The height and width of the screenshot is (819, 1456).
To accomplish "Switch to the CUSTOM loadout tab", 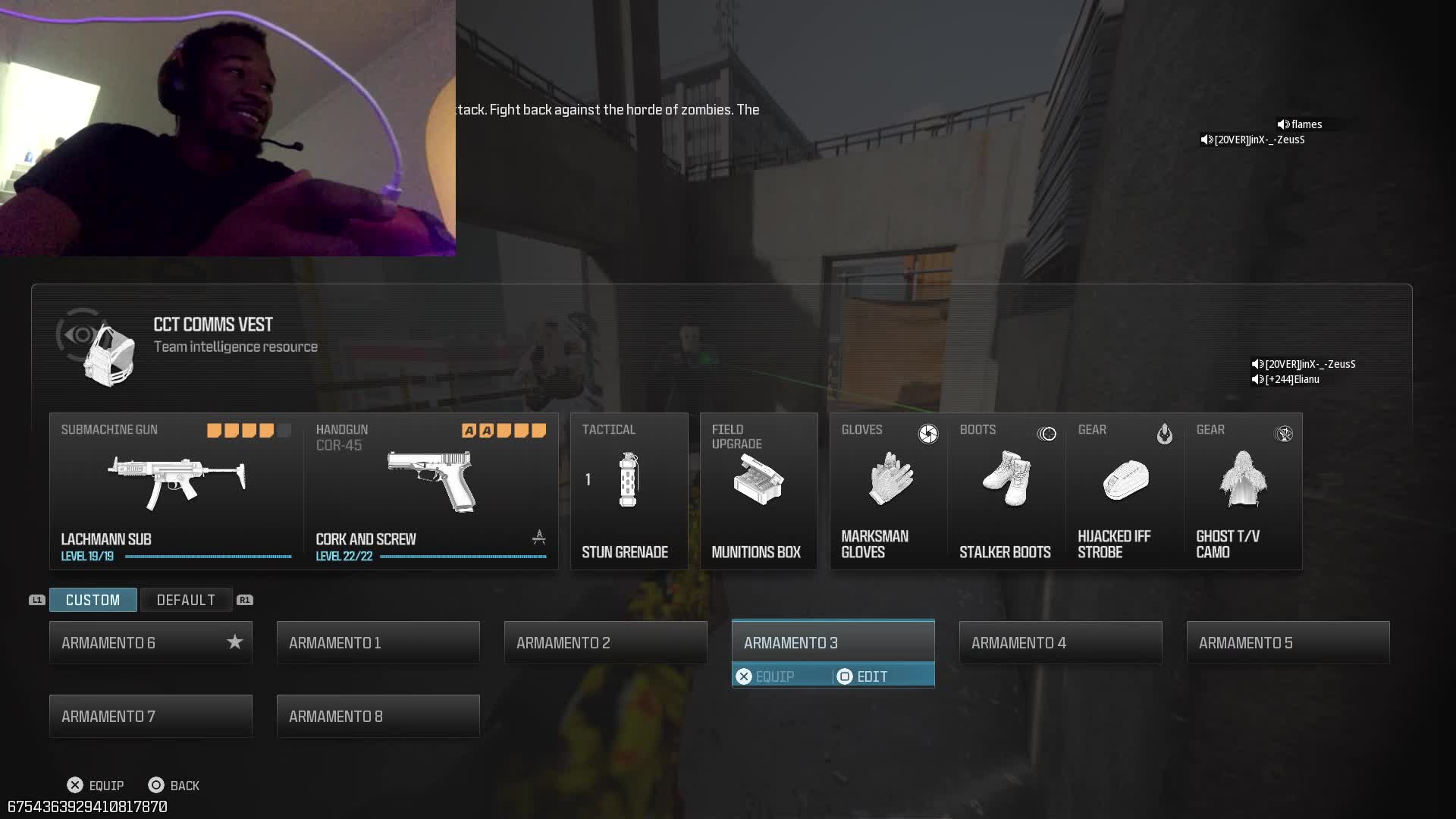I will (93, 600).
